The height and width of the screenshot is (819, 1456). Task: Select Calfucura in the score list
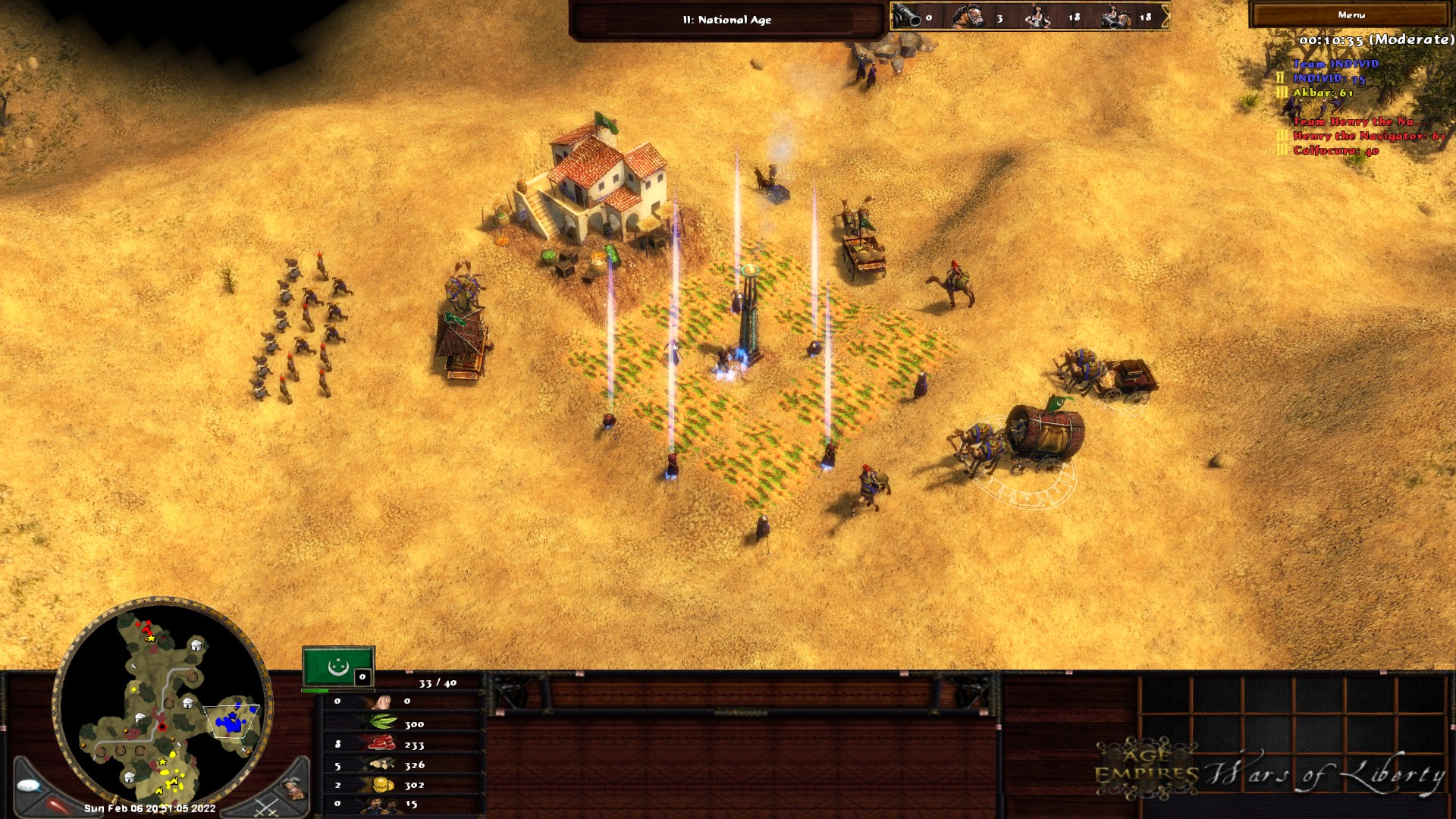pyautogui.click(x=1335, y=150)
